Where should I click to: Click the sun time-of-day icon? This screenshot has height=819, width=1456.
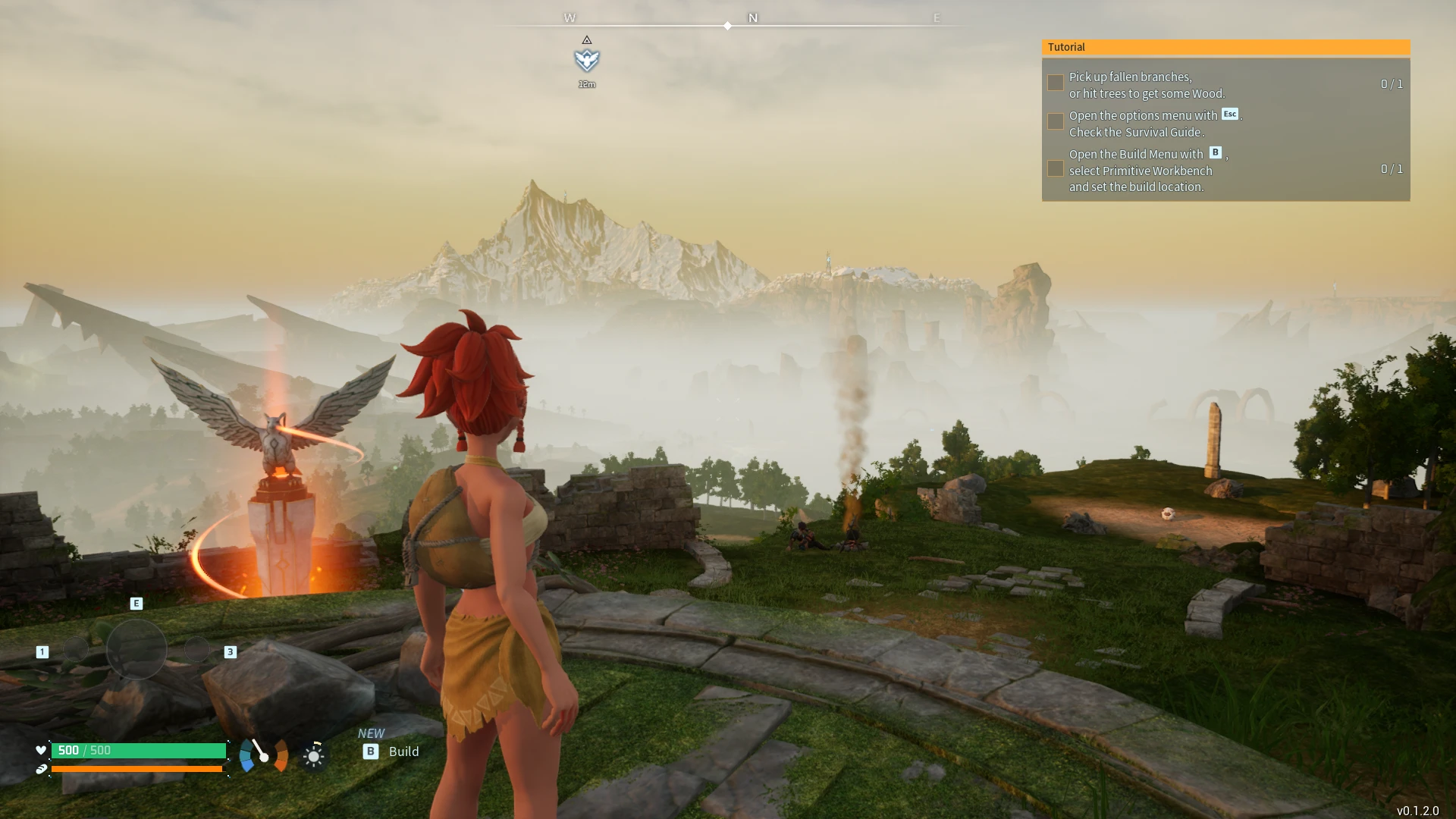(x=314, y=755)
